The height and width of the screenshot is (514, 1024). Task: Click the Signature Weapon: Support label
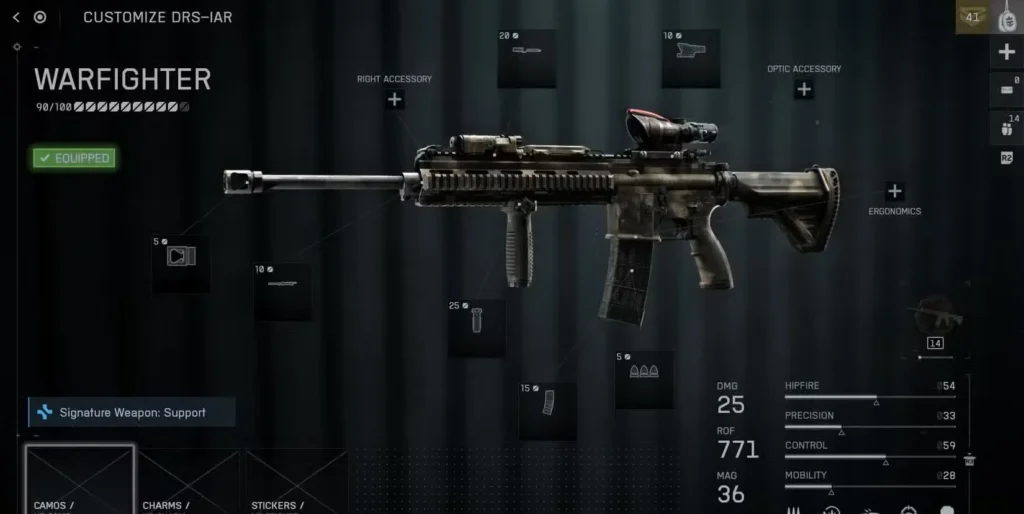coord(132,412)
